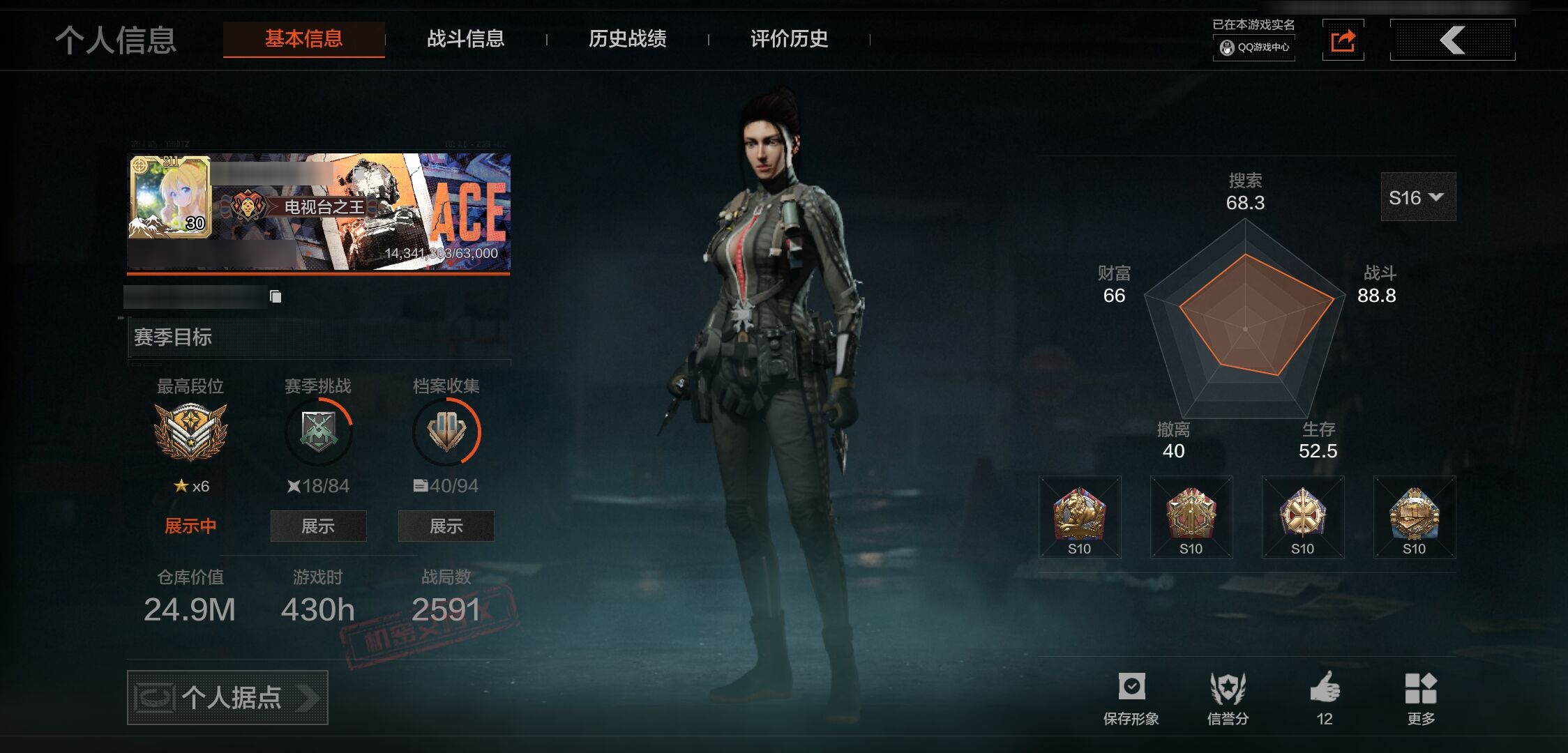
Task: Click the QQ游戏中心 badge
Action: [1254, 47]
